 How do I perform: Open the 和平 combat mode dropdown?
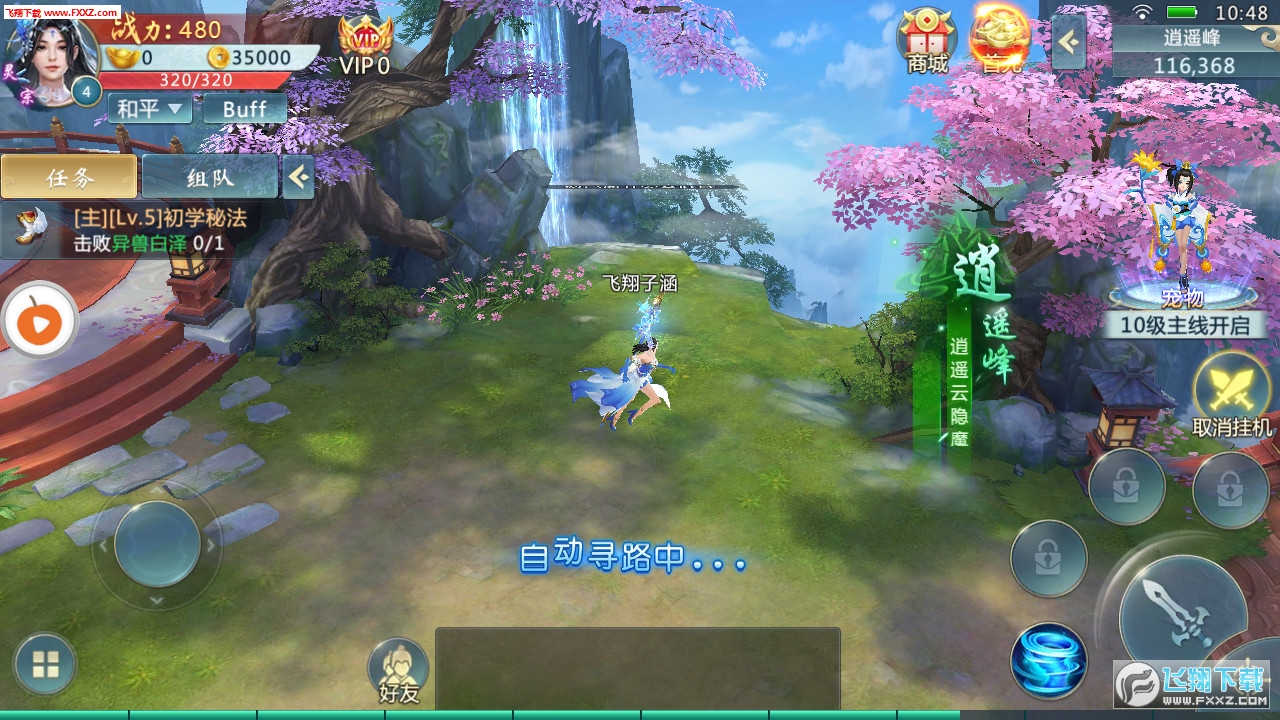(x=149, y=108)
